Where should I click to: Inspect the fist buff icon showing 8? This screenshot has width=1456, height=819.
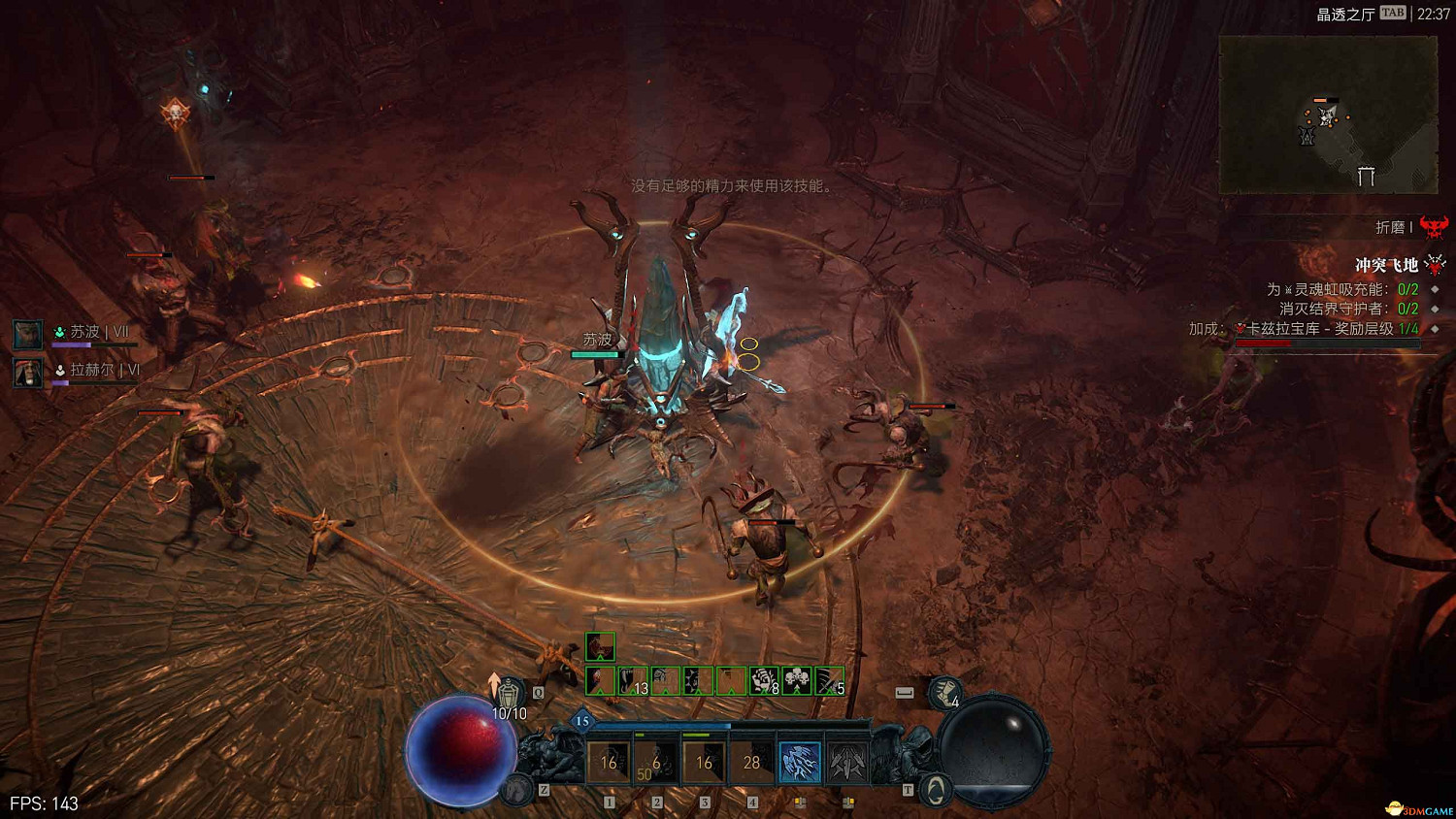764,681
